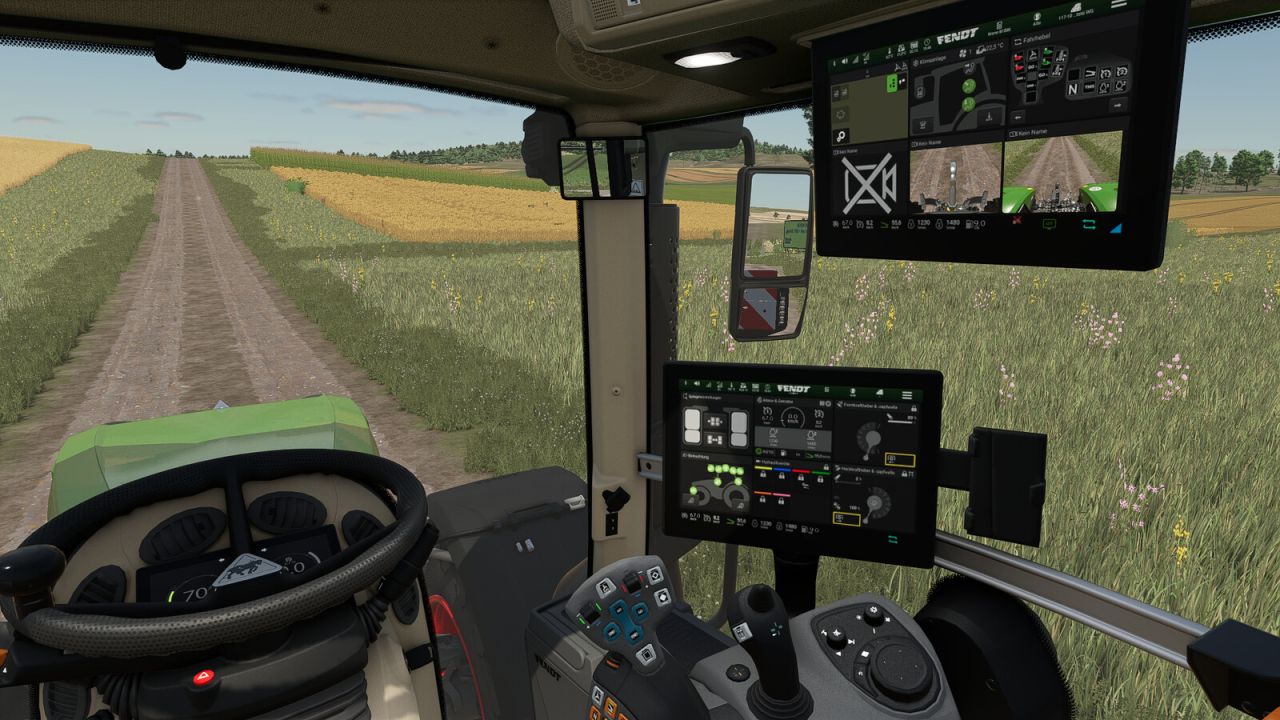Click the yellow hydraulic valve slider bar

point(763,468)
